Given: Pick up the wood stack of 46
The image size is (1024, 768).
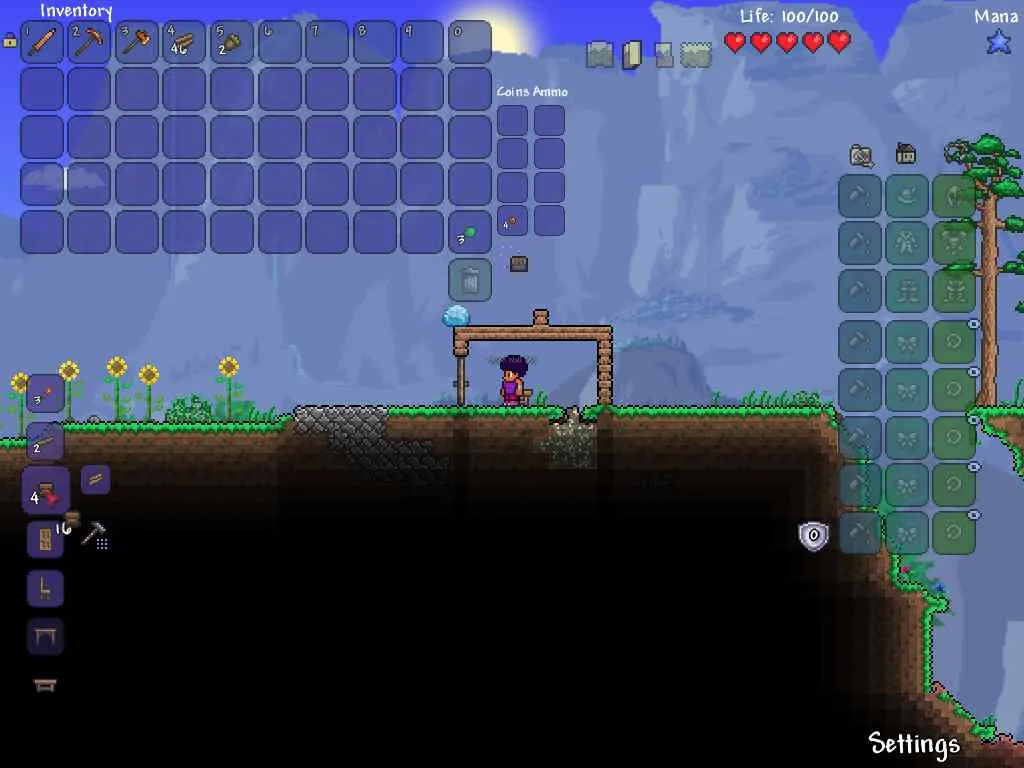Looking at the screenshot, I should [185, 43].
